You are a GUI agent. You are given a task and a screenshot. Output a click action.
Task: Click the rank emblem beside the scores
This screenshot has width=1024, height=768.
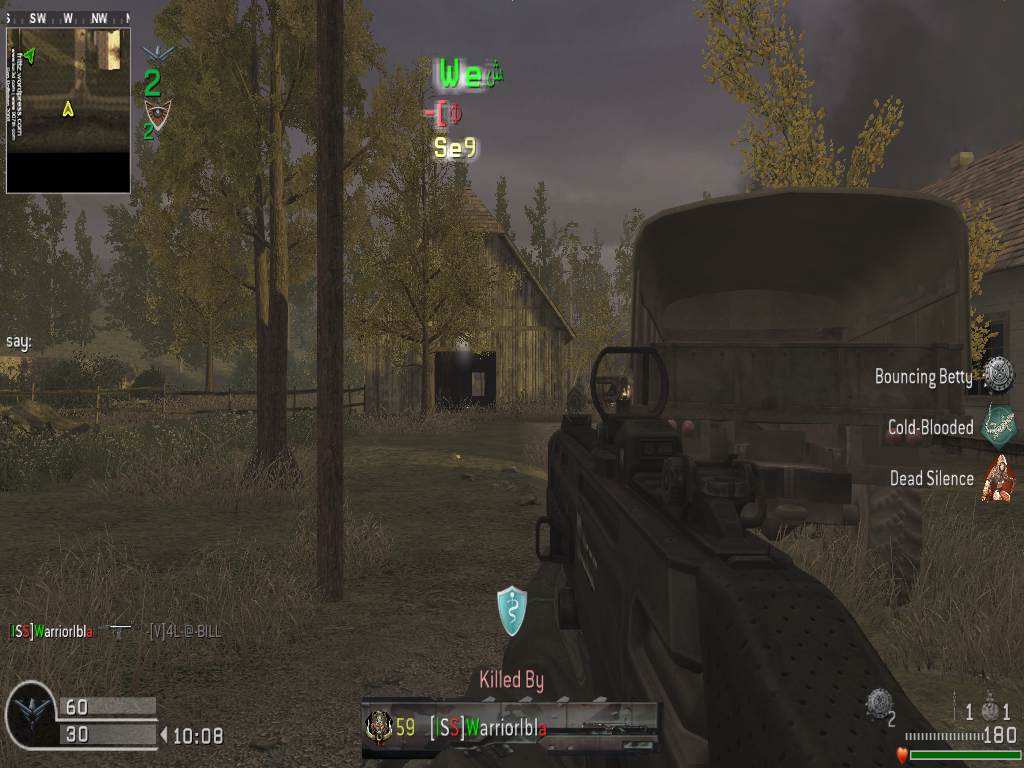(30, 715)
